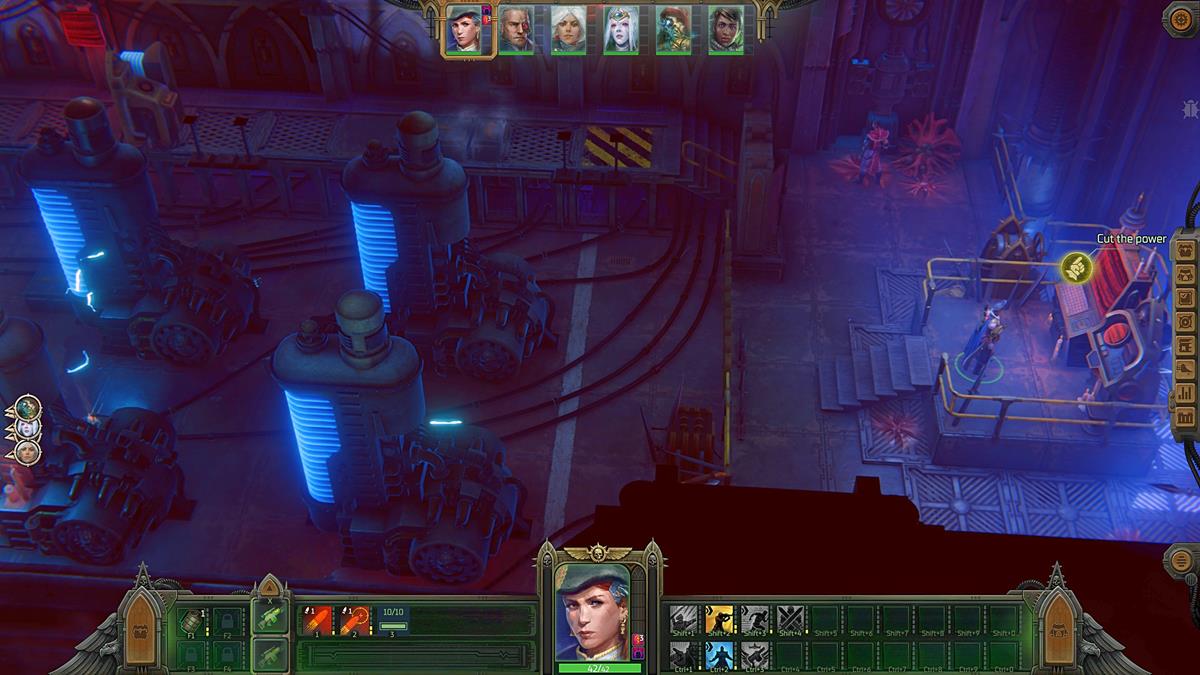Select the red-hooded tech-priest portrait
The width and height of the screenshot is (1200, 675).
click(673, 29)
